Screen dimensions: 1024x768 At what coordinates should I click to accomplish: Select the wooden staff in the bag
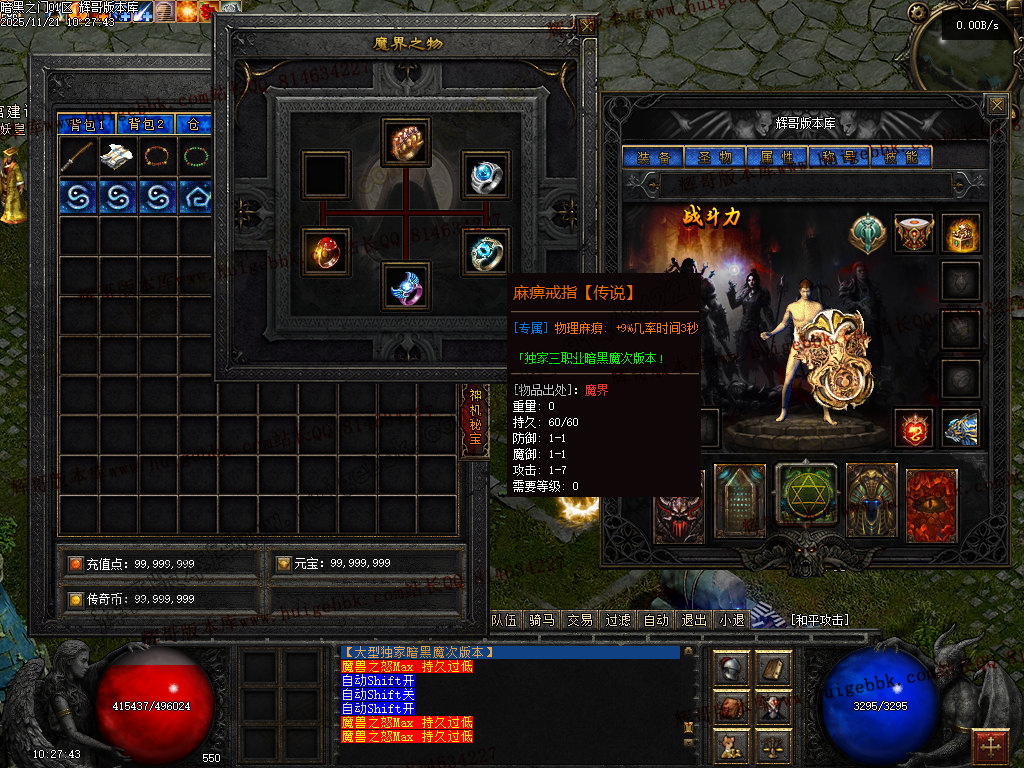coord(78,156)
